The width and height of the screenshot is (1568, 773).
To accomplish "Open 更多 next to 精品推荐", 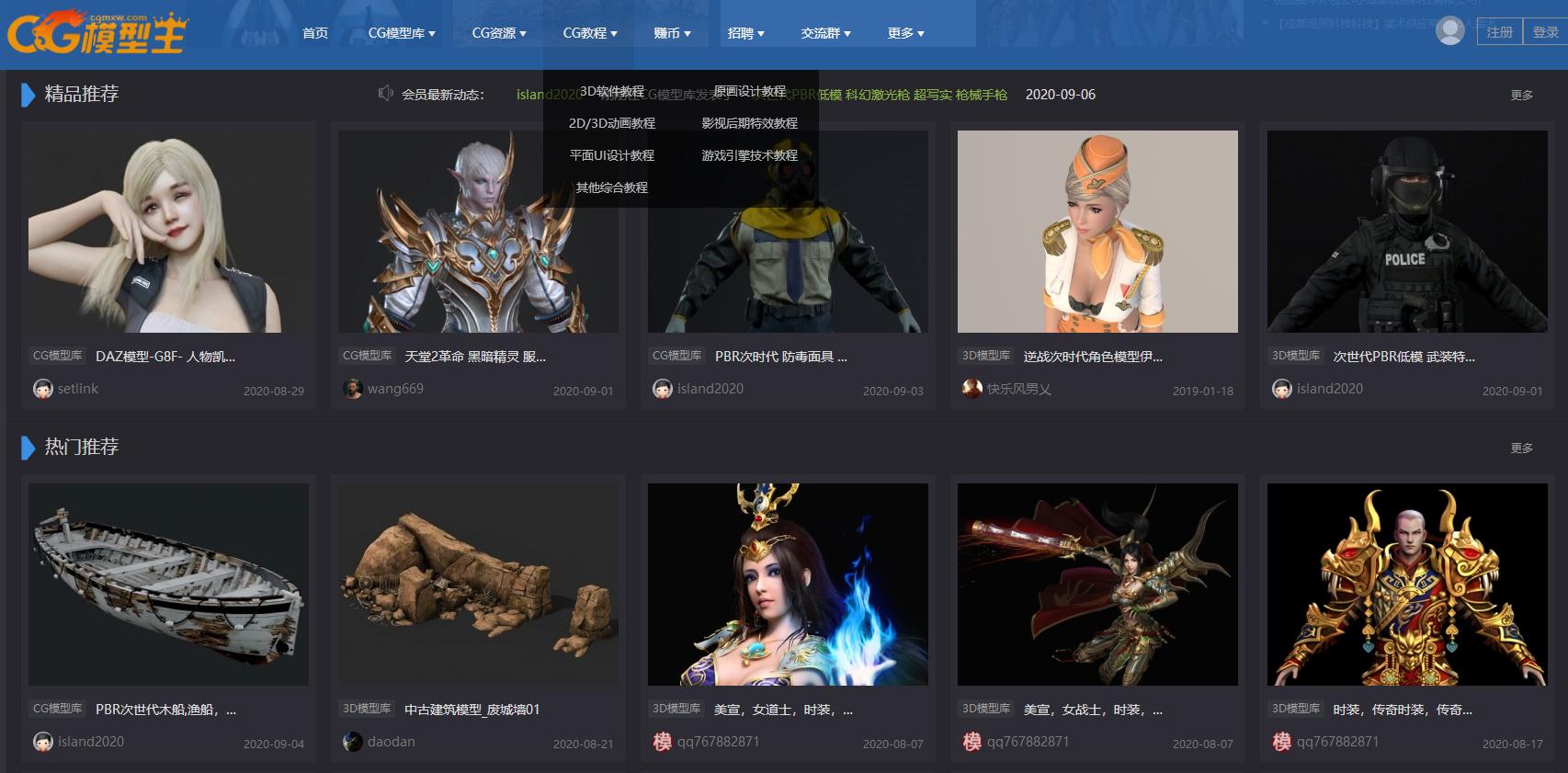I will pyautogui.click(x=1522, y=94).
